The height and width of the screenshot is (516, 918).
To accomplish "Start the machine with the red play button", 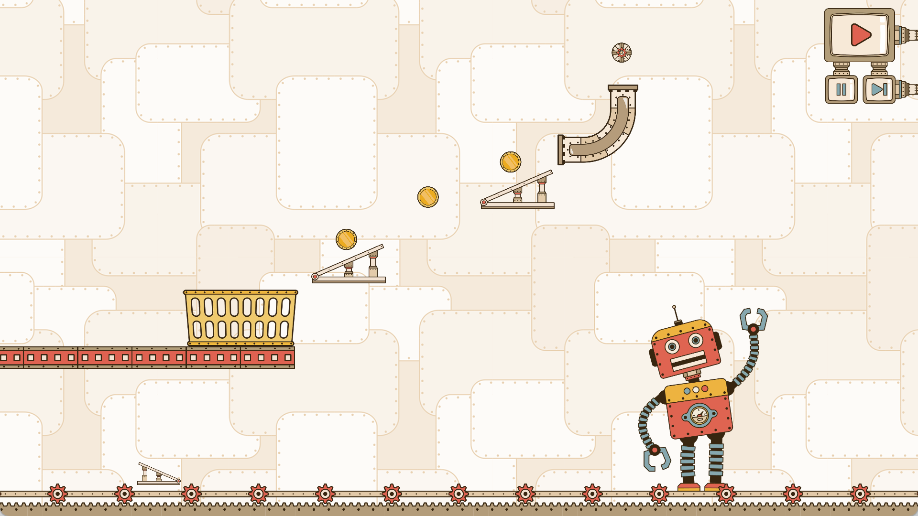I will [859, 35].
